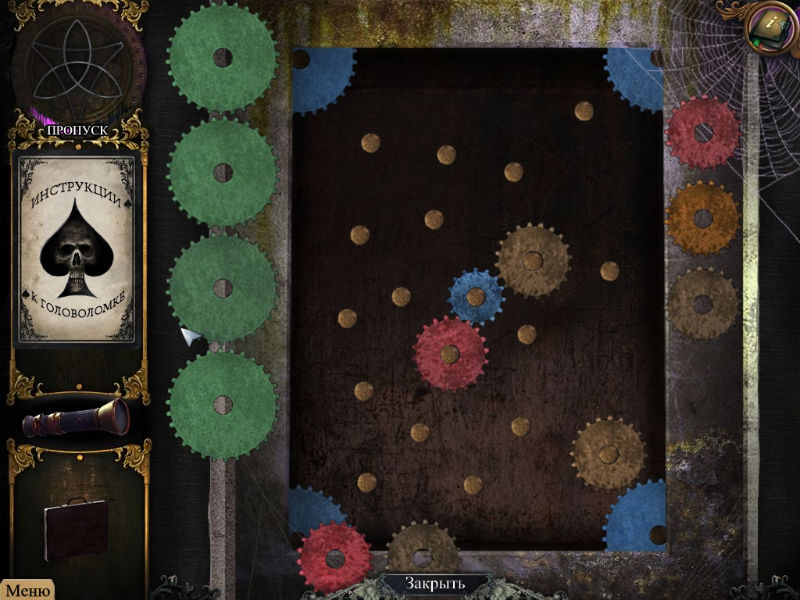Close the puzzle with Закрыть
This screenshot has height=600, width=800.
(x=435, y=583)
